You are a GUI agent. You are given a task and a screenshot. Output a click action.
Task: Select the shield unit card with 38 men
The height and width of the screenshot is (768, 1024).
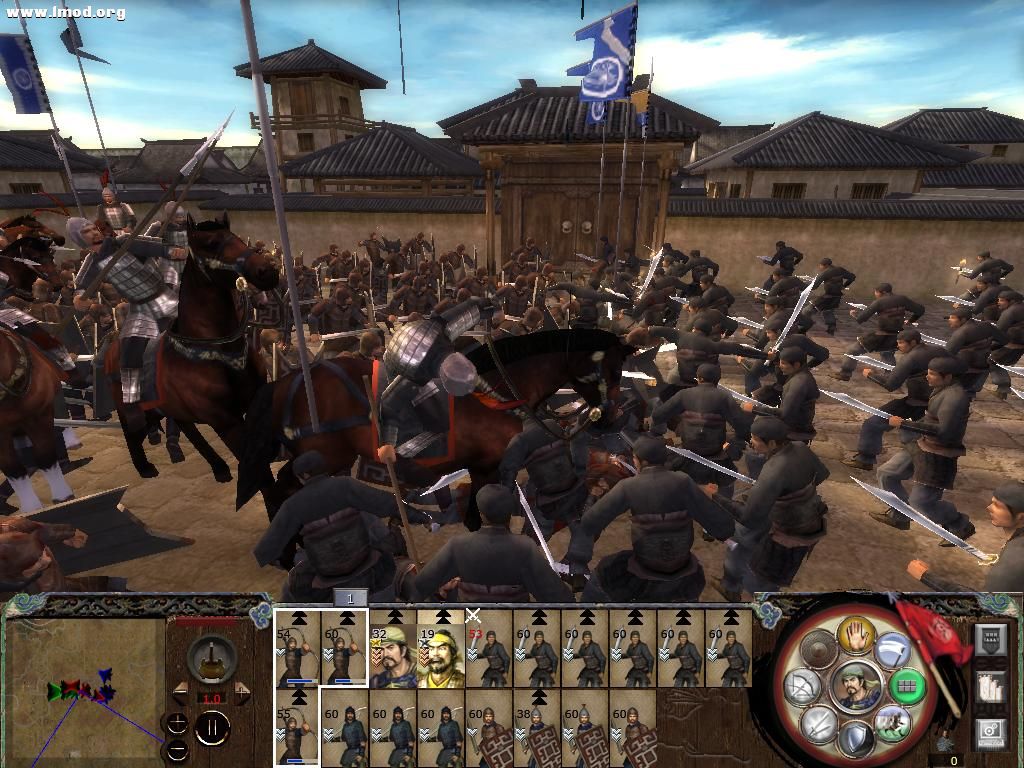[x=537, y=730]
